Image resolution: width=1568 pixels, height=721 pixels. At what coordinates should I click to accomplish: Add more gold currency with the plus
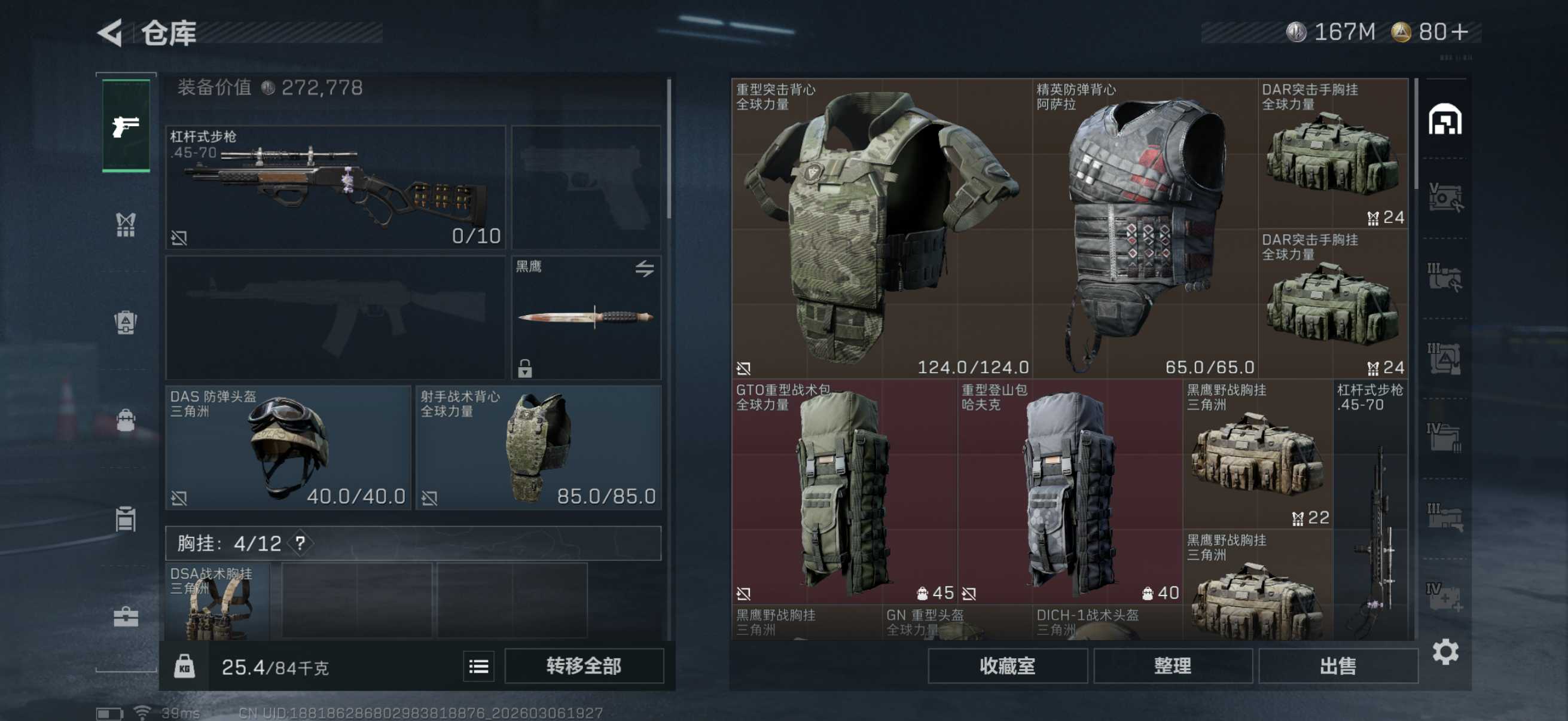pos(1460,32)
